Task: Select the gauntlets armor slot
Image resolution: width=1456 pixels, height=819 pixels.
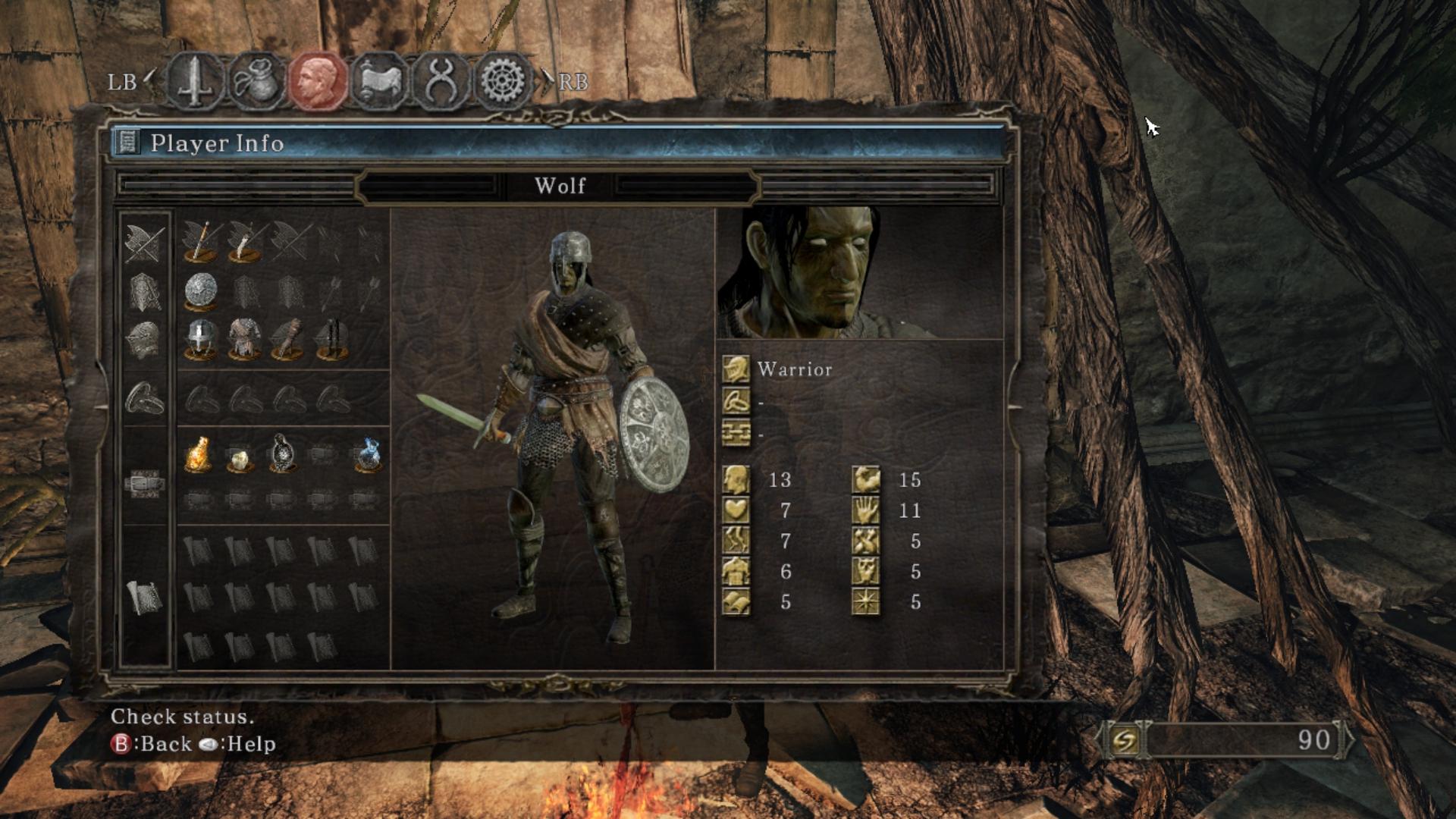Action: point(287,338)
